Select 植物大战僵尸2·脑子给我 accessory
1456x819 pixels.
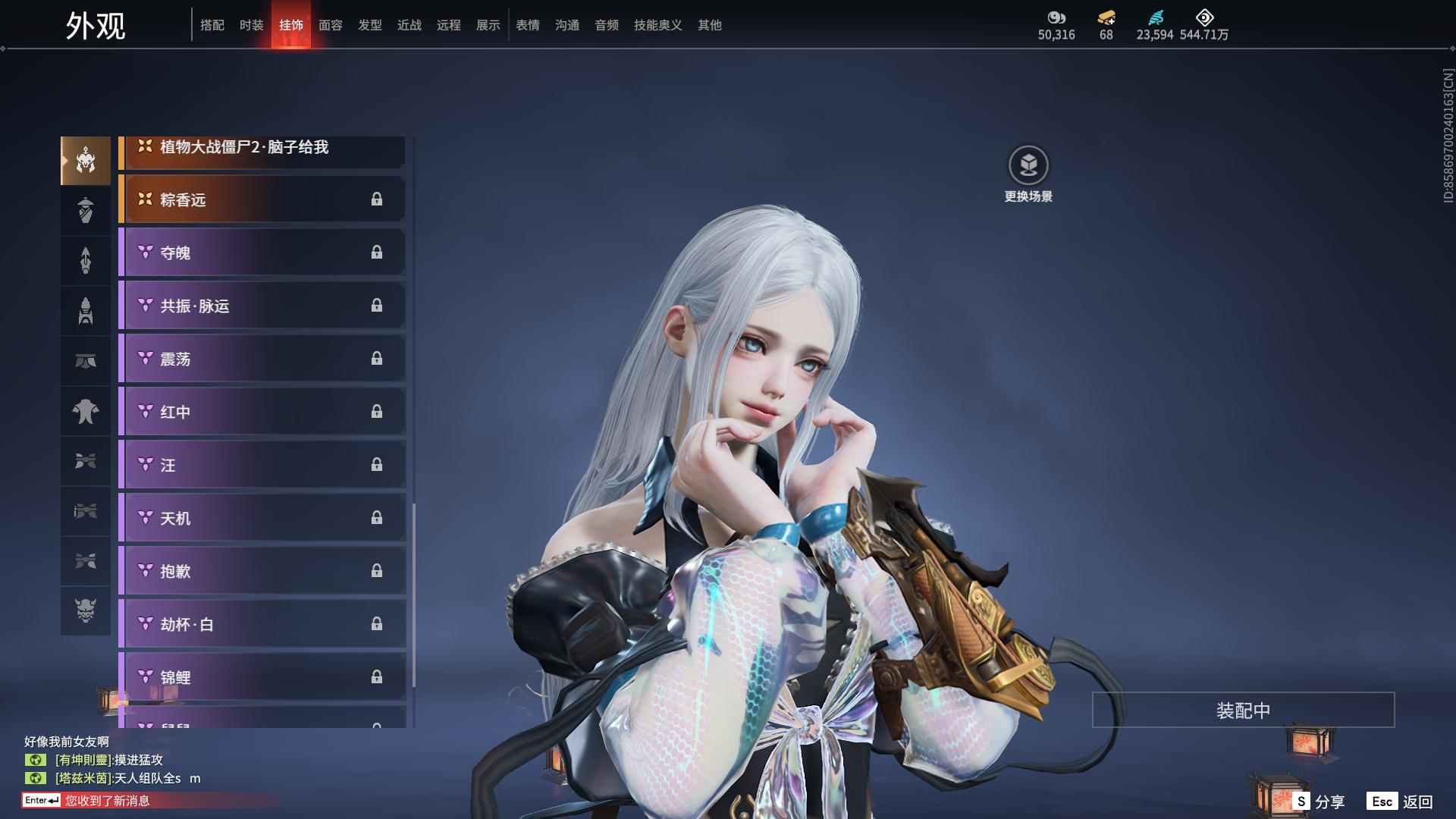(262, 149)
